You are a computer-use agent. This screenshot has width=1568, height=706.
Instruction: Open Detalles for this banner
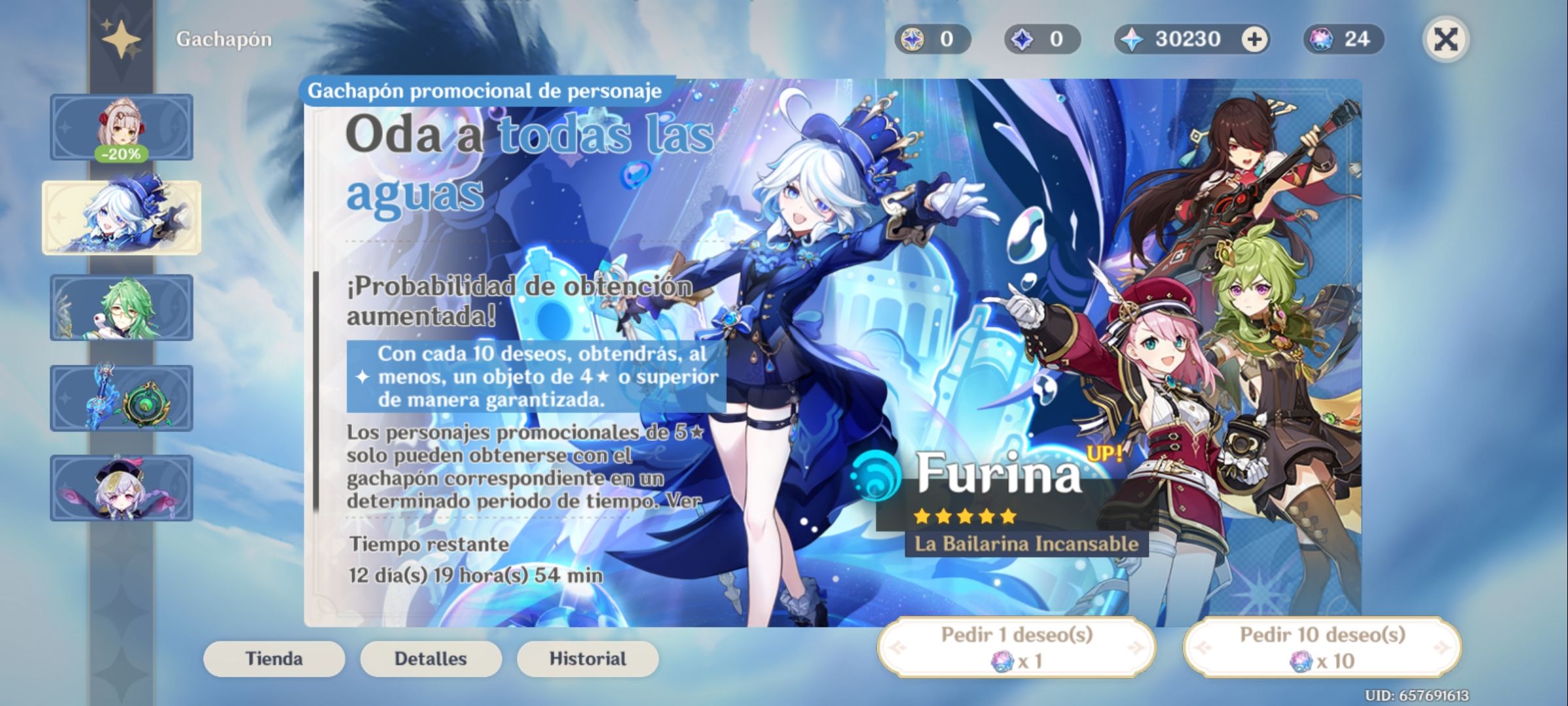click(x=431, y=658)
